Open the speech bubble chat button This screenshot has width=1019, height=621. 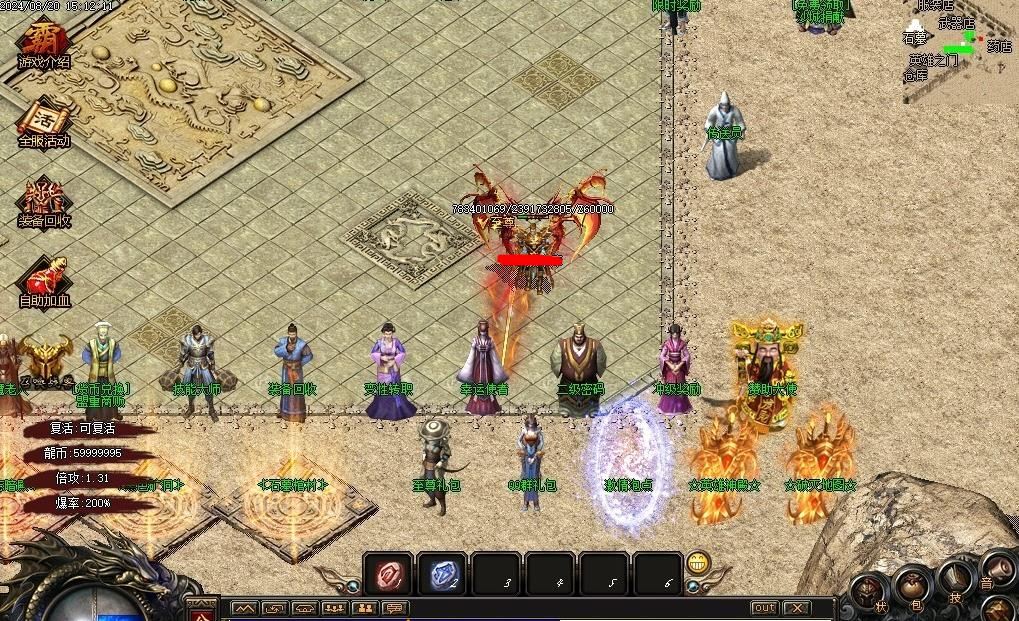[395, 608]
